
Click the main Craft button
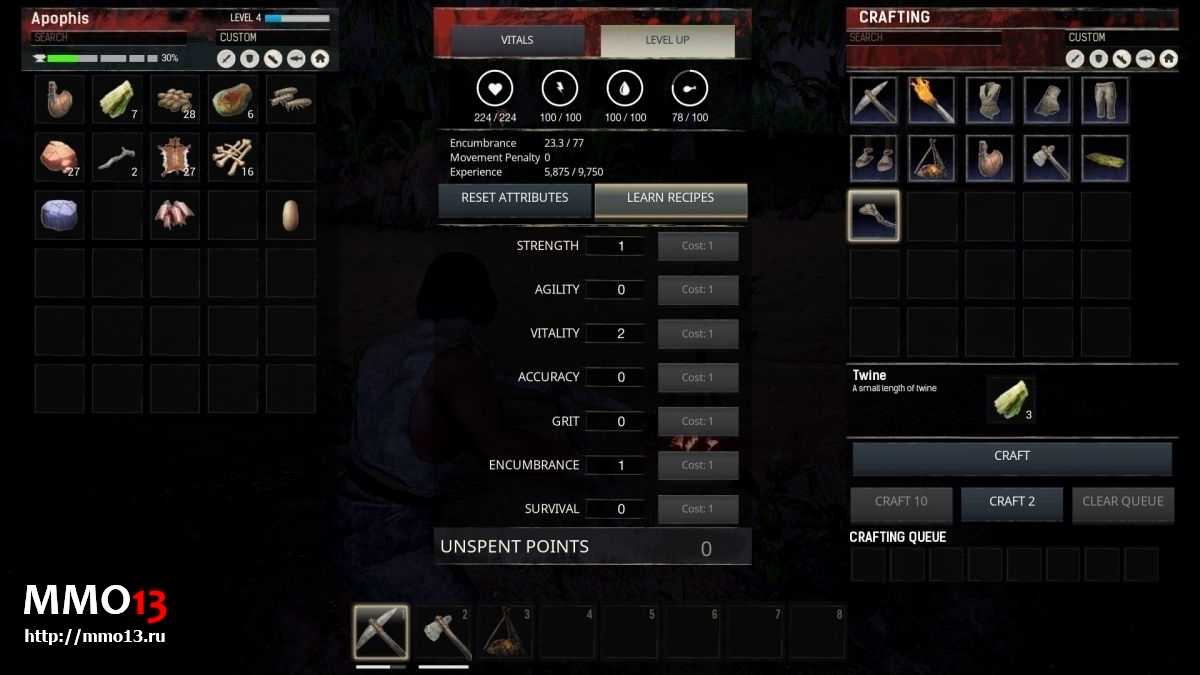(x=1011, y=456)
